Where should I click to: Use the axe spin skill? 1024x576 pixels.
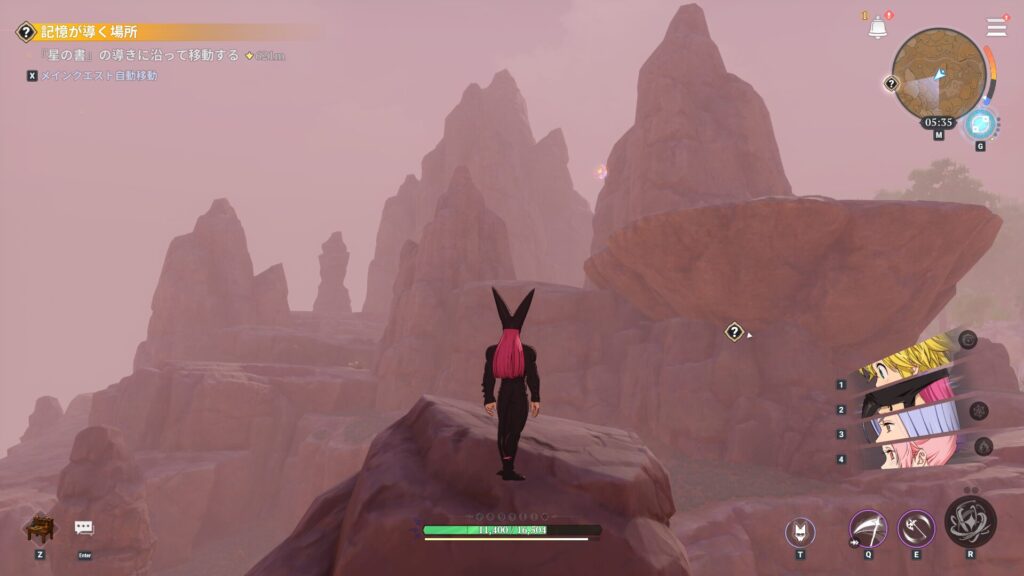click(915, 528)
